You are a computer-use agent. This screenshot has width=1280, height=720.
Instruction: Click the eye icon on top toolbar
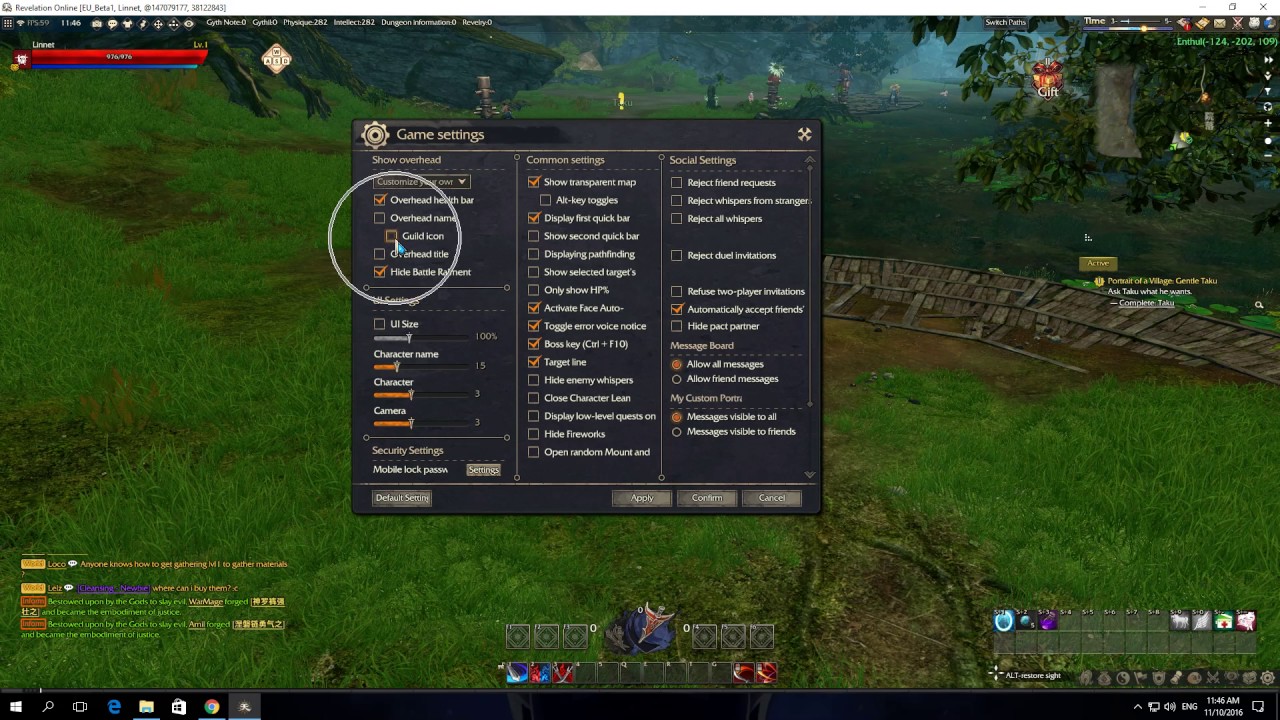pos(188,22)
